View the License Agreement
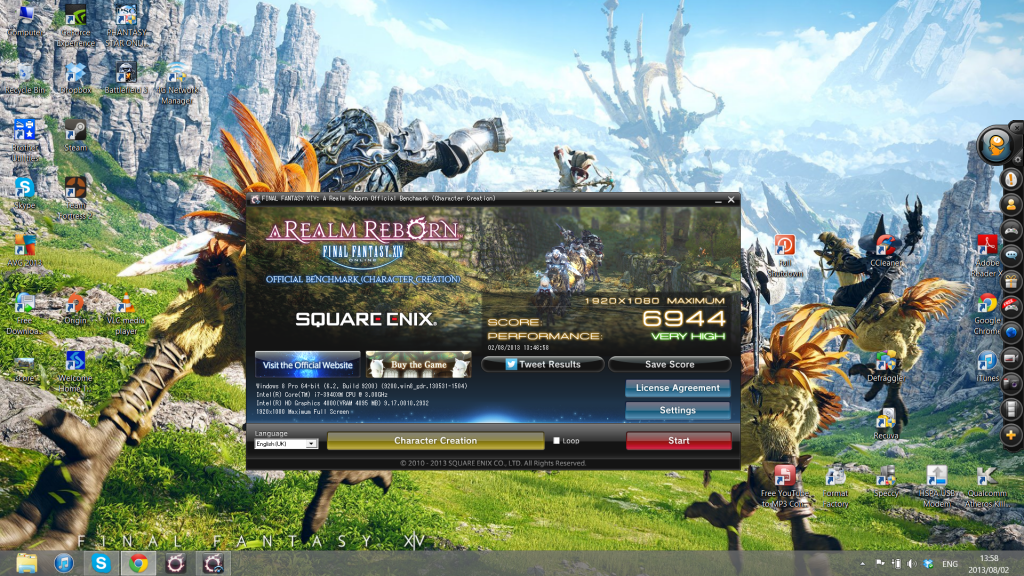 coord(677,388)
